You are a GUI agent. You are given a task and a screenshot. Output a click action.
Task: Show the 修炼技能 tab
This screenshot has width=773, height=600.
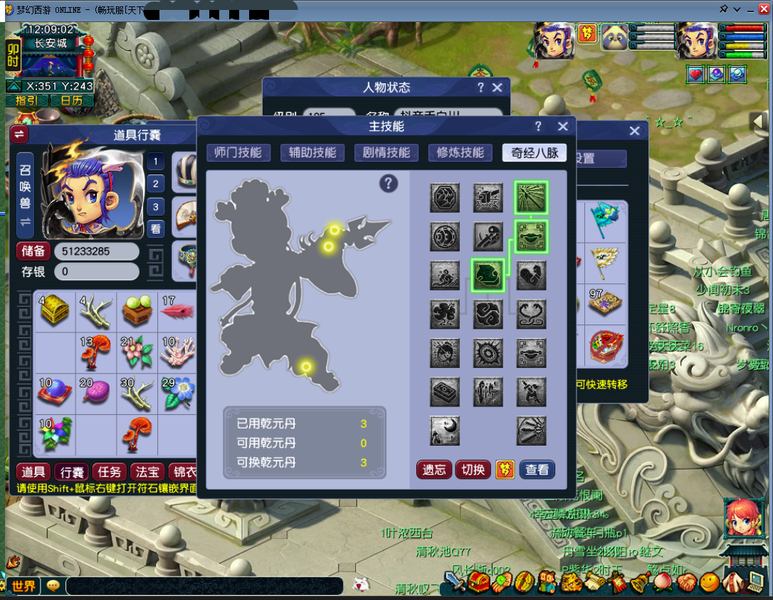click(x=459, y=153)
